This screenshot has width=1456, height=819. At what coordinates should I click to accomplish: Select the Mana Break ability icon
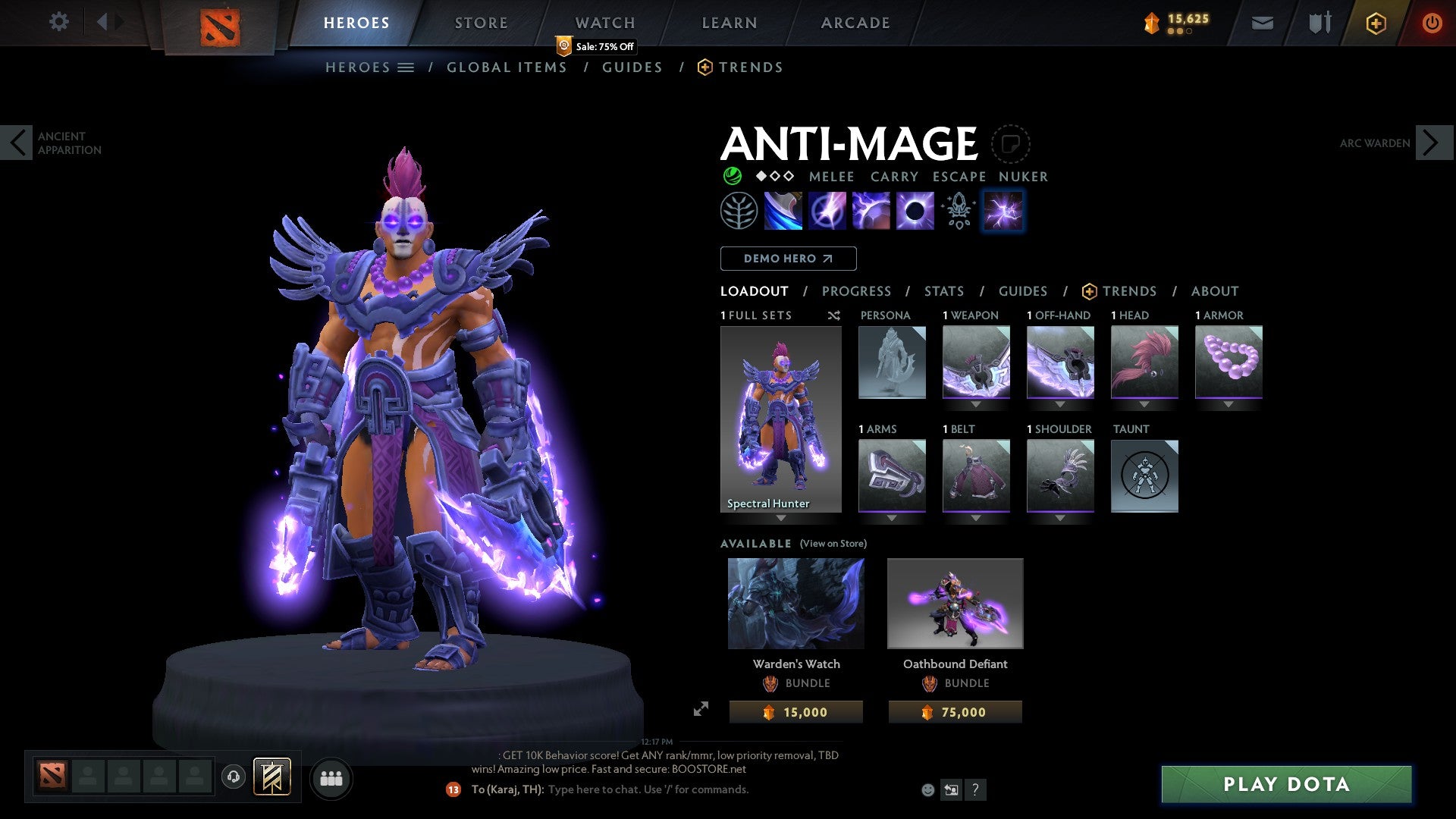[783, 212]
